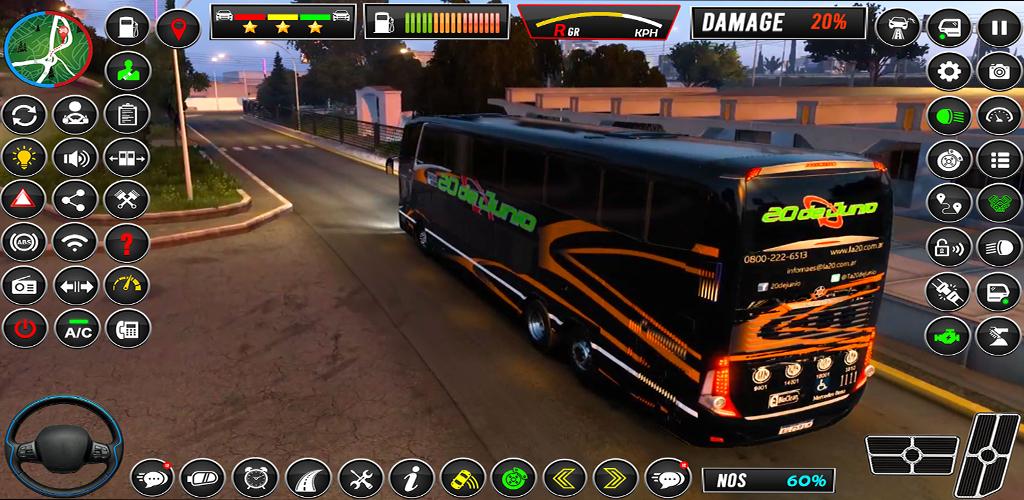The height and width of the screenshot is (500, 1024).
Task: Tap the camera icon
Action: (998, 71)
